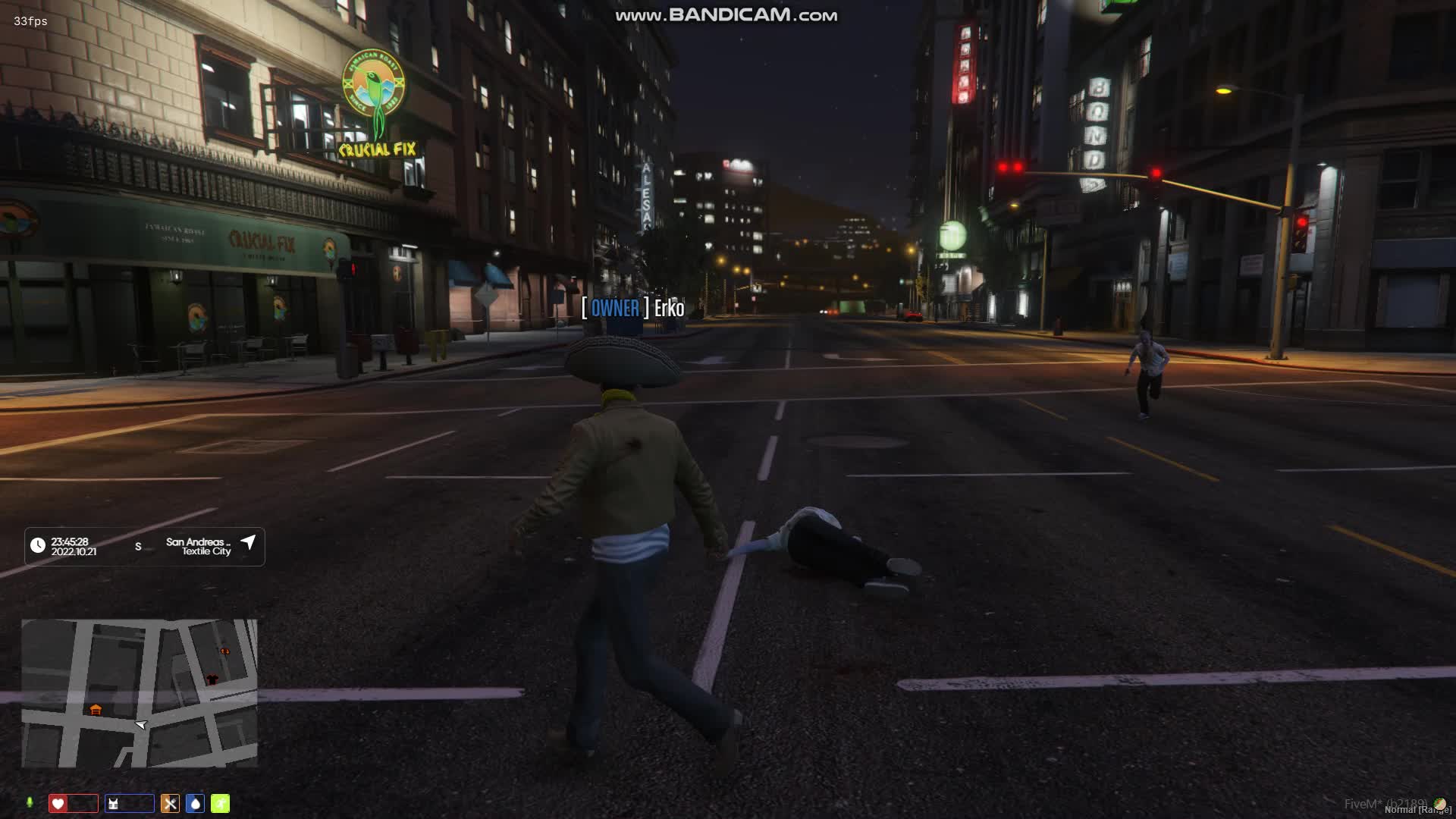The image size is (1456, 819).
Task: Open the street minimap
Action: [x=140, y=693]
